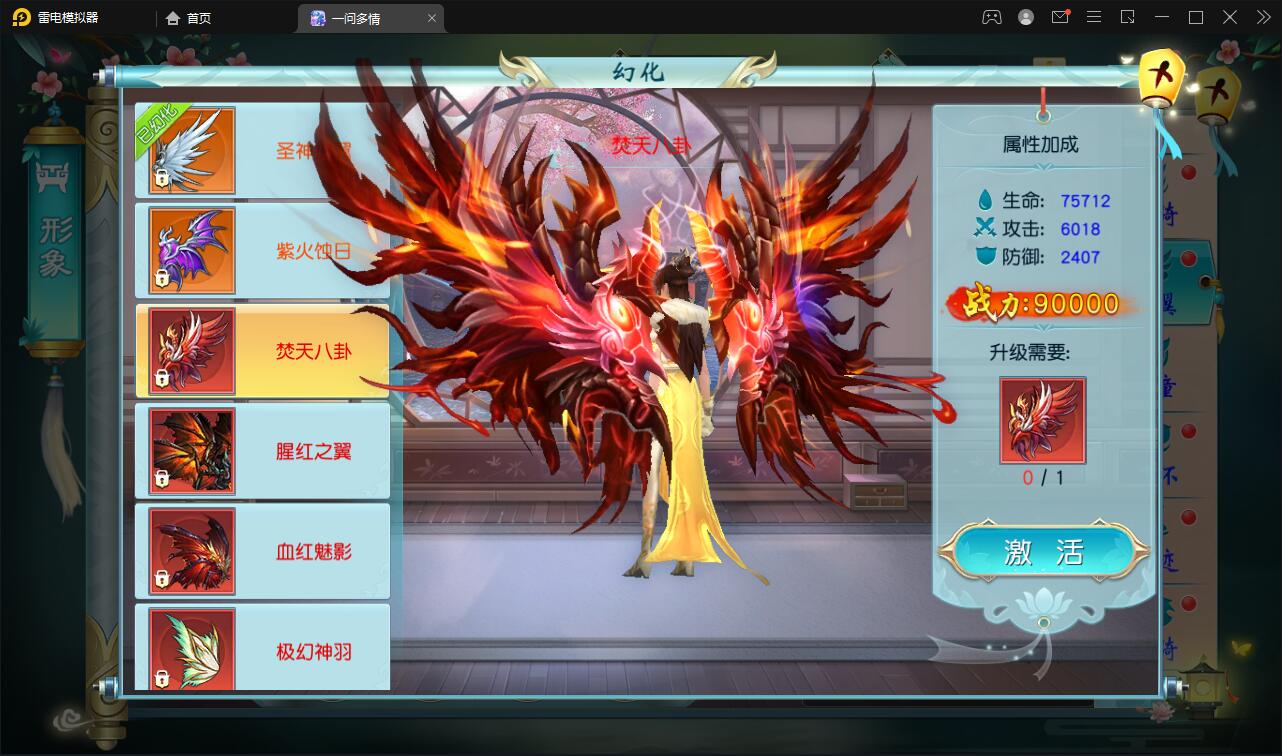The image size is (1282, 756).
Task: Click the water-drop icon beside 生命 stat
Action: [985, 199]
